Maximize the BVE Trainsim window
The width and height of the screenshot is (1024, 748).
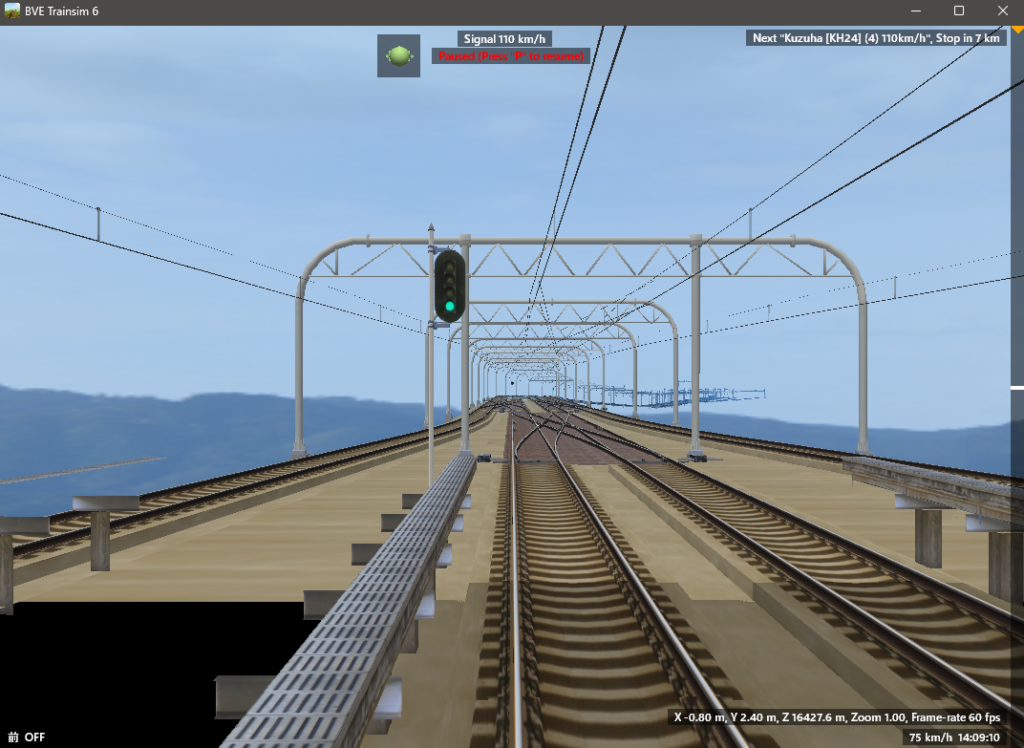click(958, 11)
